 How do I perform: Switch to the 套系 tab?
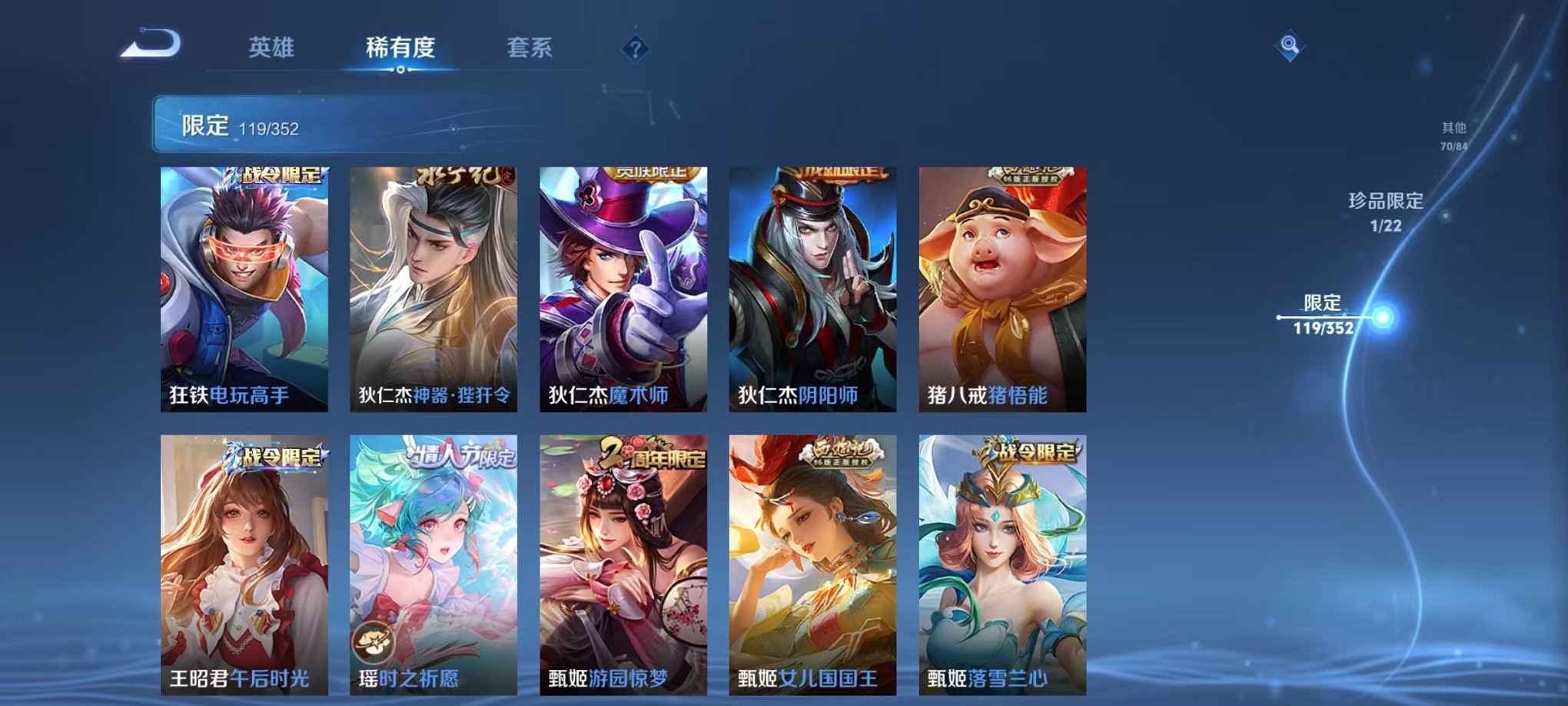pos(530,48)
